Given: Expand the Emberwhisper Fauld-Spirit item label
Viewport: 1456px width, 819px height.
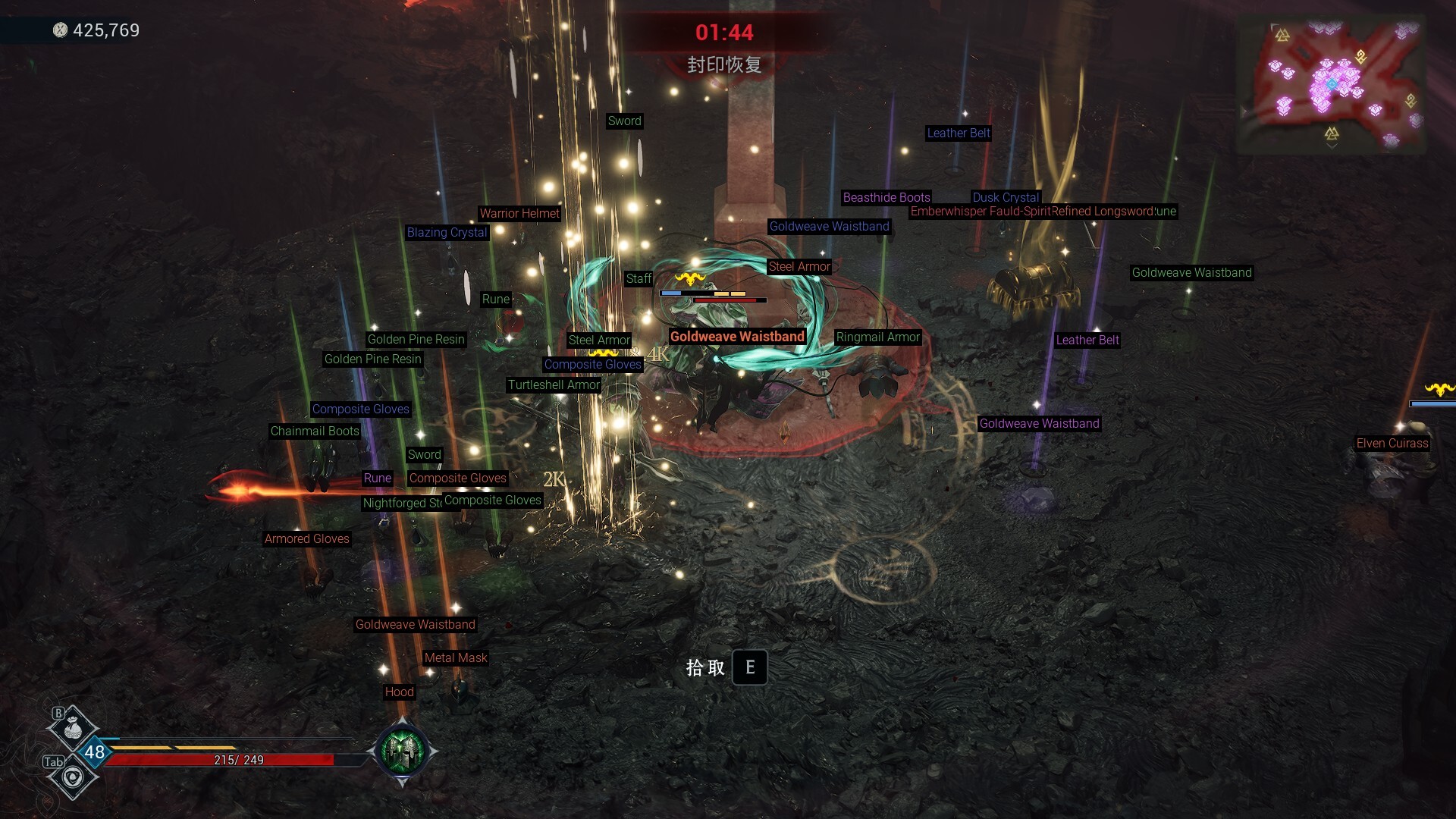Looking at the screenshot, I should tap(981, 212).
